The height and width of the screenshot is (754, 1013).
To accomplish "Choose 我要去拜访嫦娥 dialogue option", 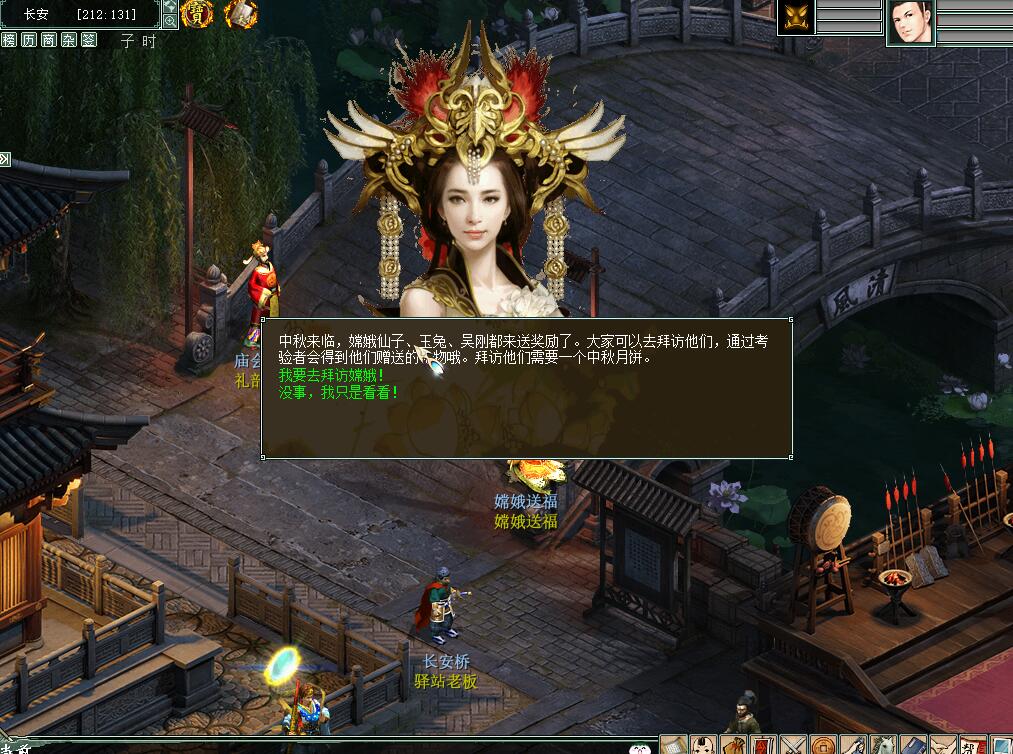I will [x=317, y=375].
